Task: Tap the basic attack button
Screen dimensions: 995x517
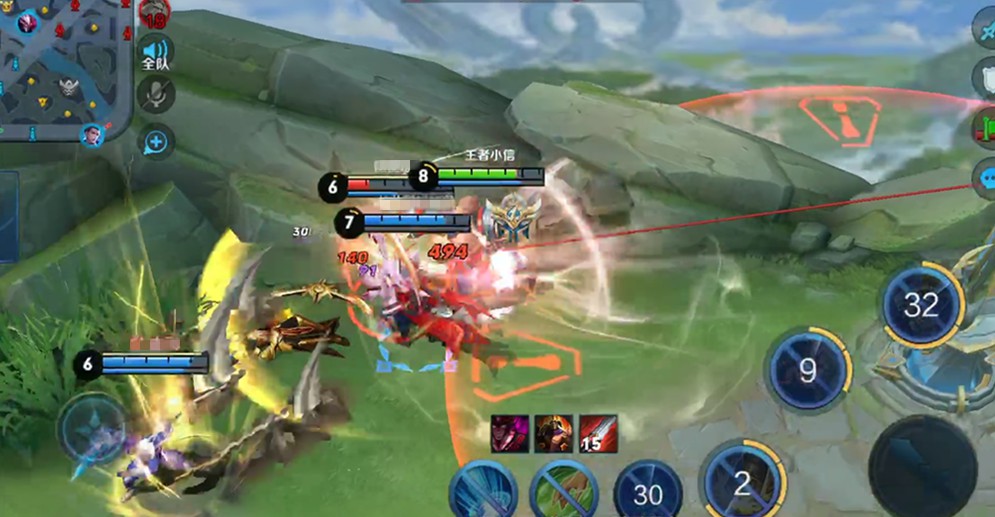Action: point(922,465)
